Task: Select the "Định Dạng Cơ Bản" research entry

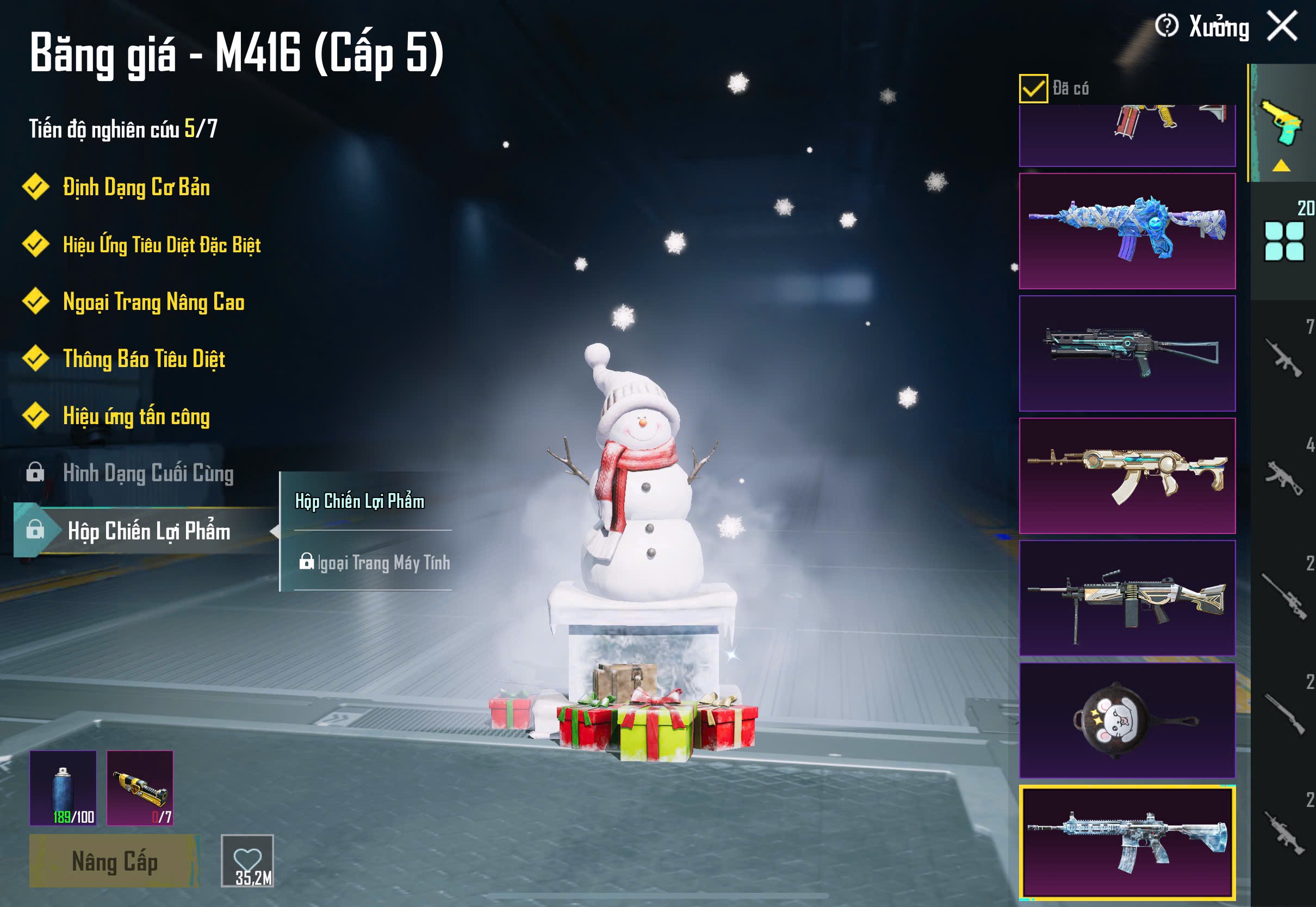Action: point(136,188)
